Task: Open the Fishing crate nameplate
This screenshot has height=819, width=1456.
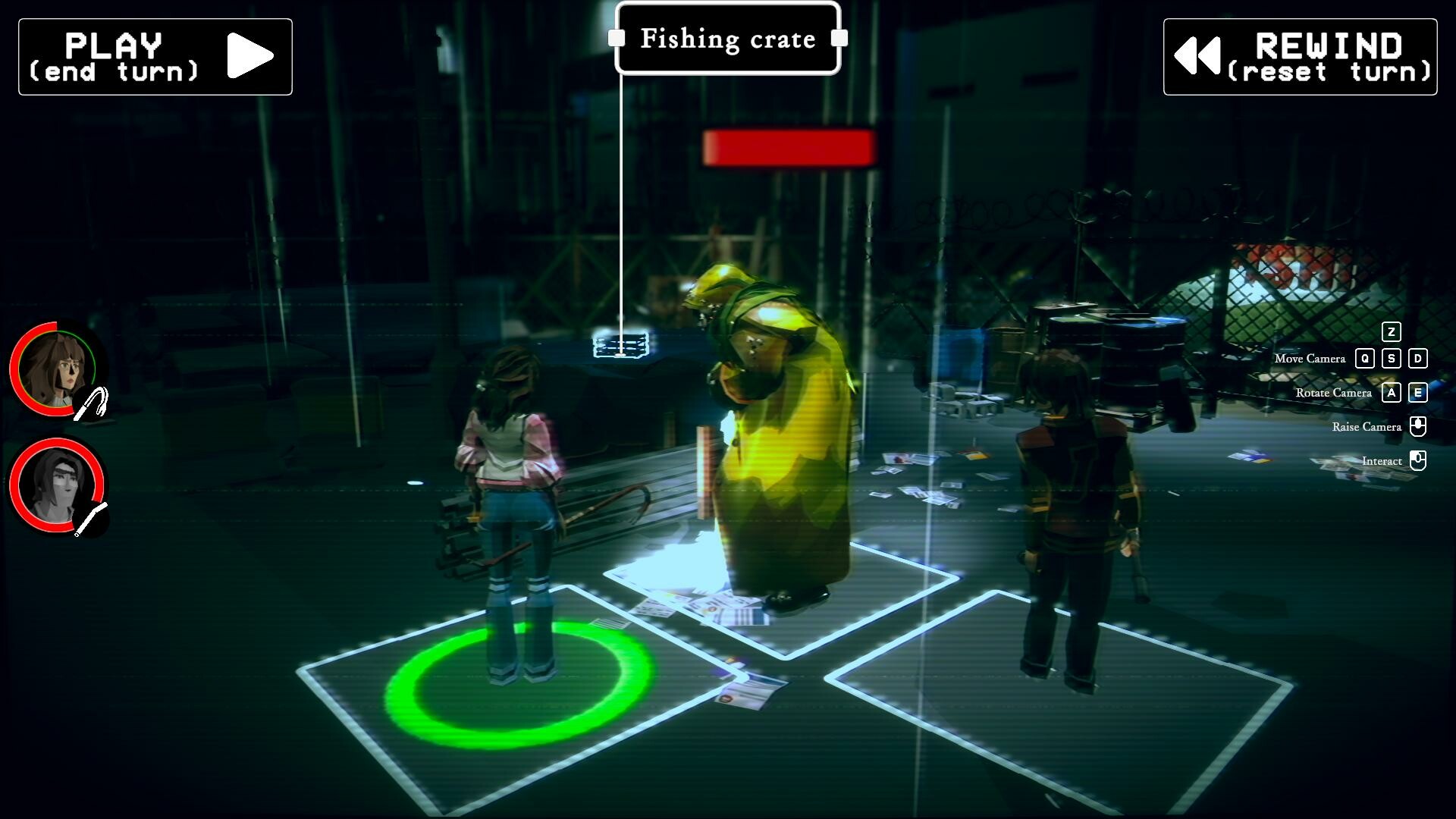Action: (x=728, y=39)
